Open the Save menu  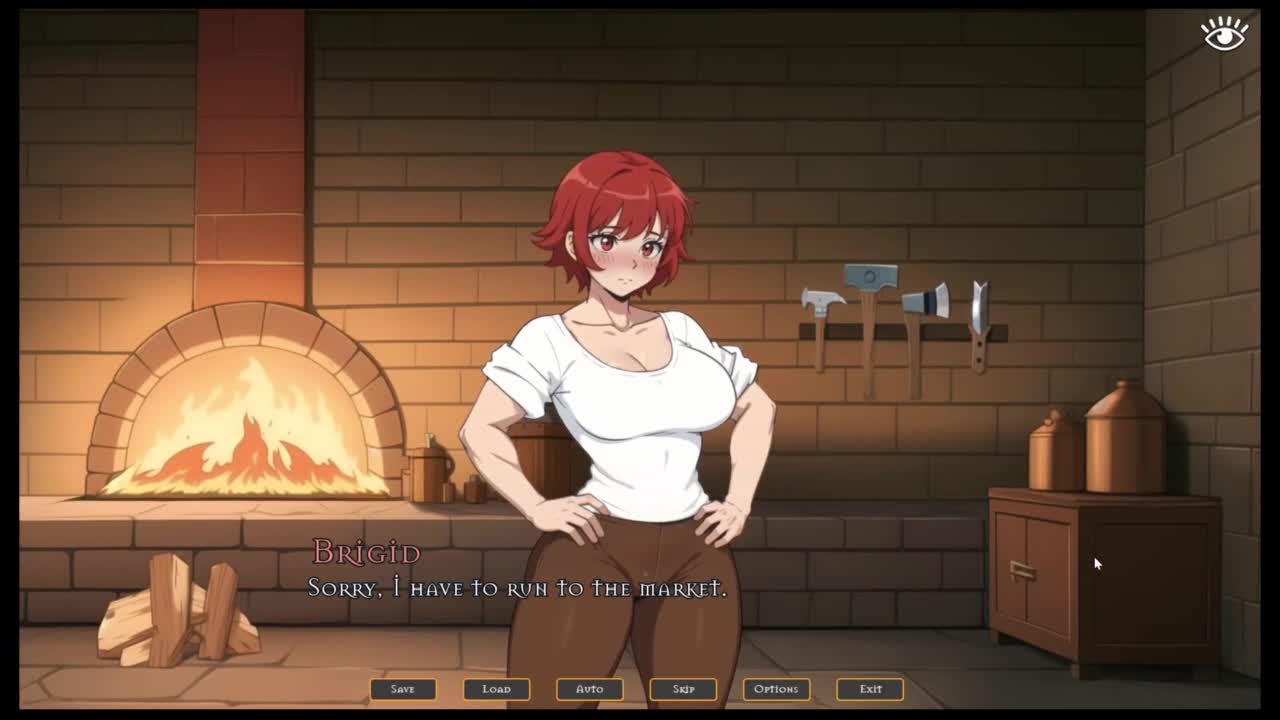[x=403, y=689]
